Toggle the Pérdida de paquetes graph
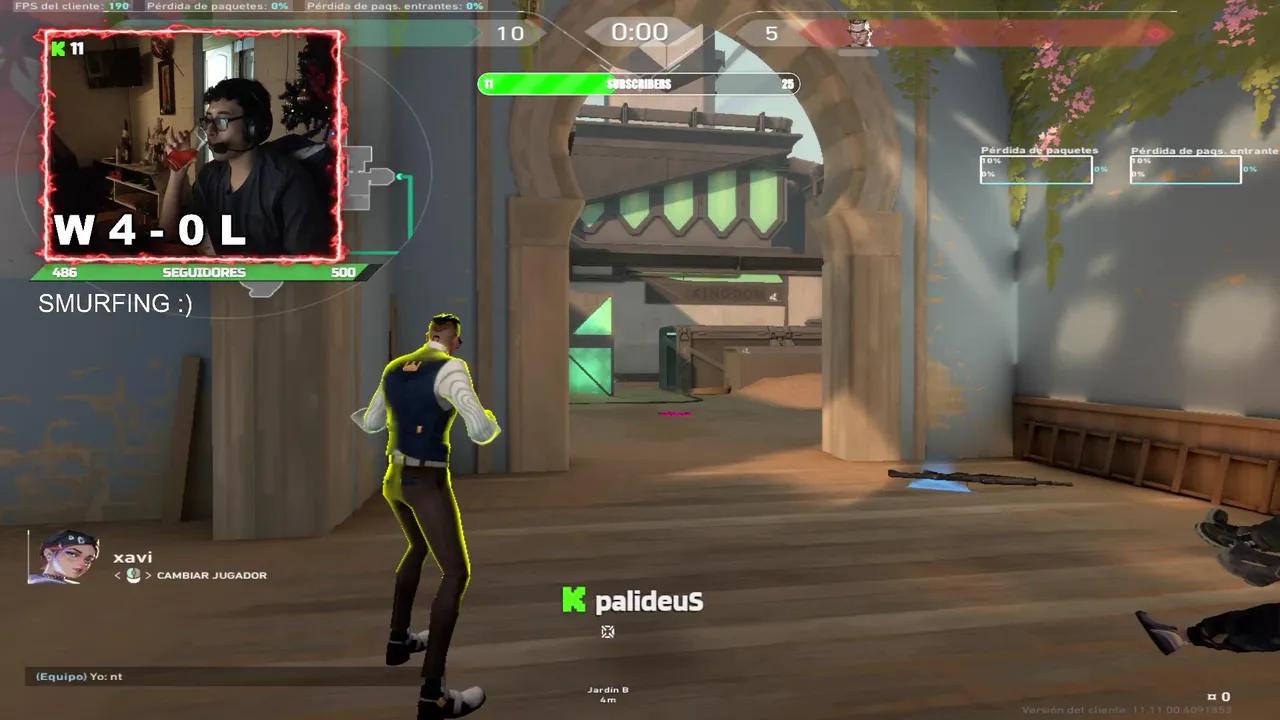 [1035, 168]
